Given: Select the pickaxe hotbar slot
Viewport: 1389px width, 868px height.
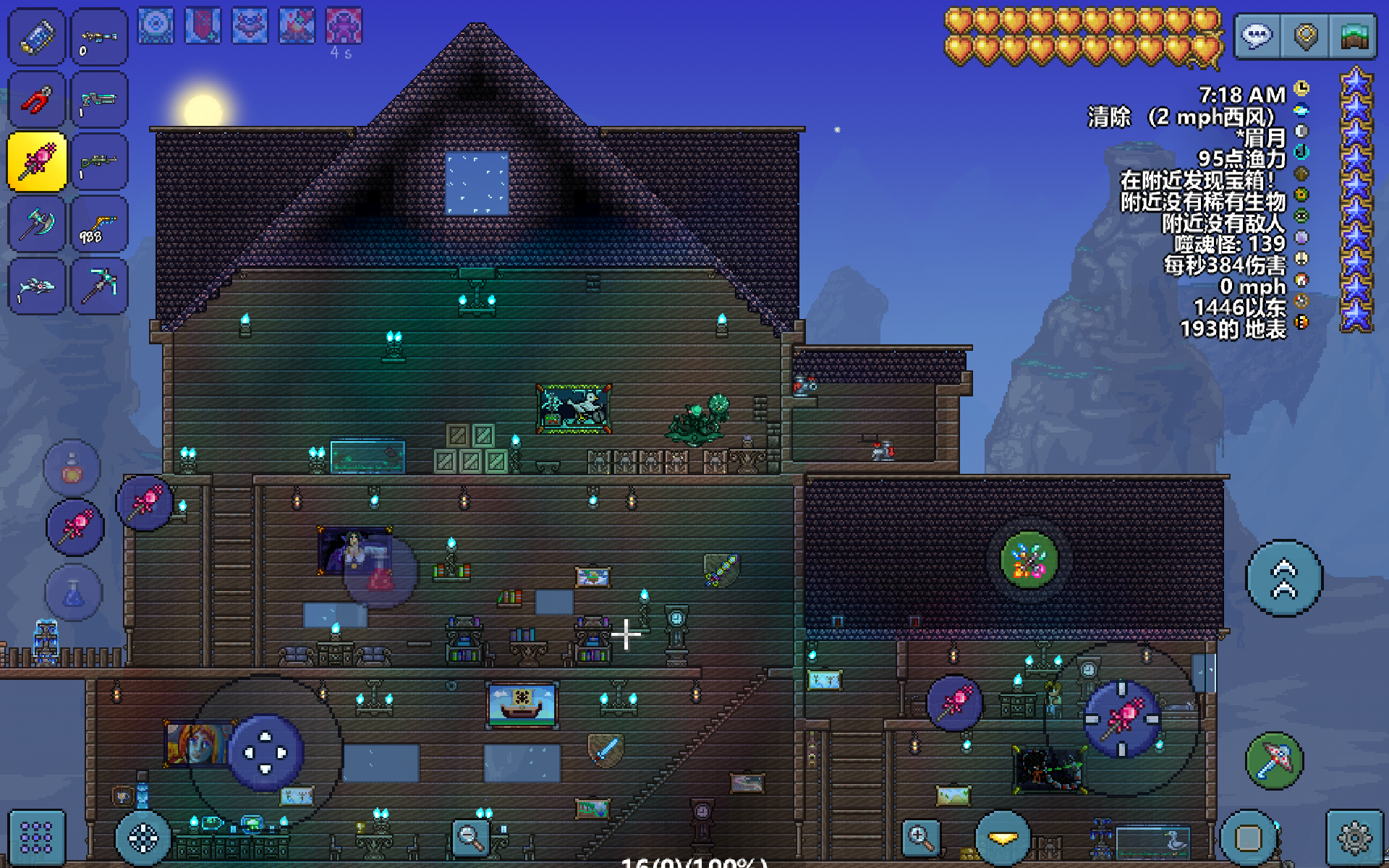Looking at the screenshot, I should [x=99, y=287].
